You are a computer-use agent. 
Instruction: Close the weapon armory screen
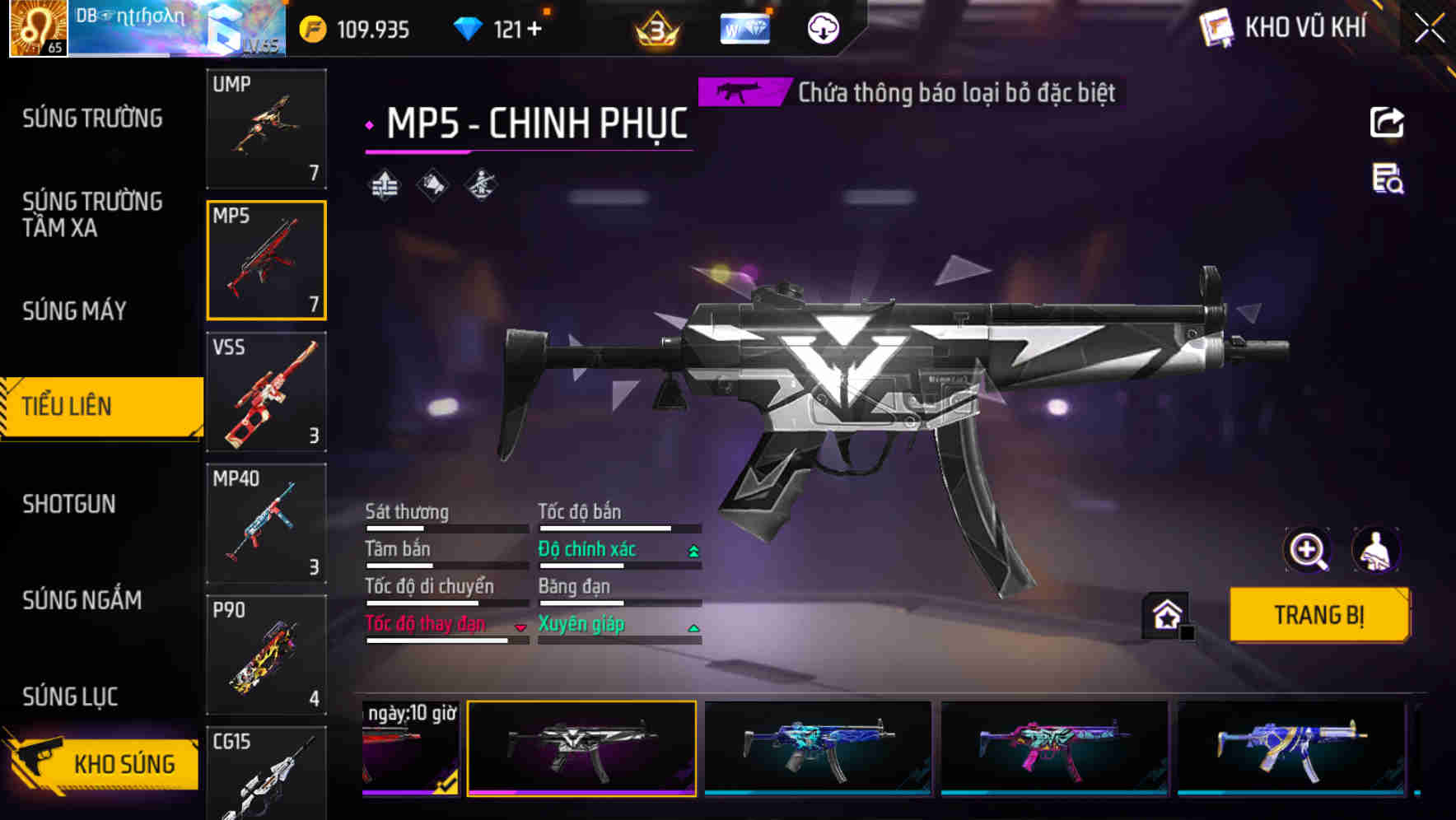pyautogui.click(x=1429, y=29)
